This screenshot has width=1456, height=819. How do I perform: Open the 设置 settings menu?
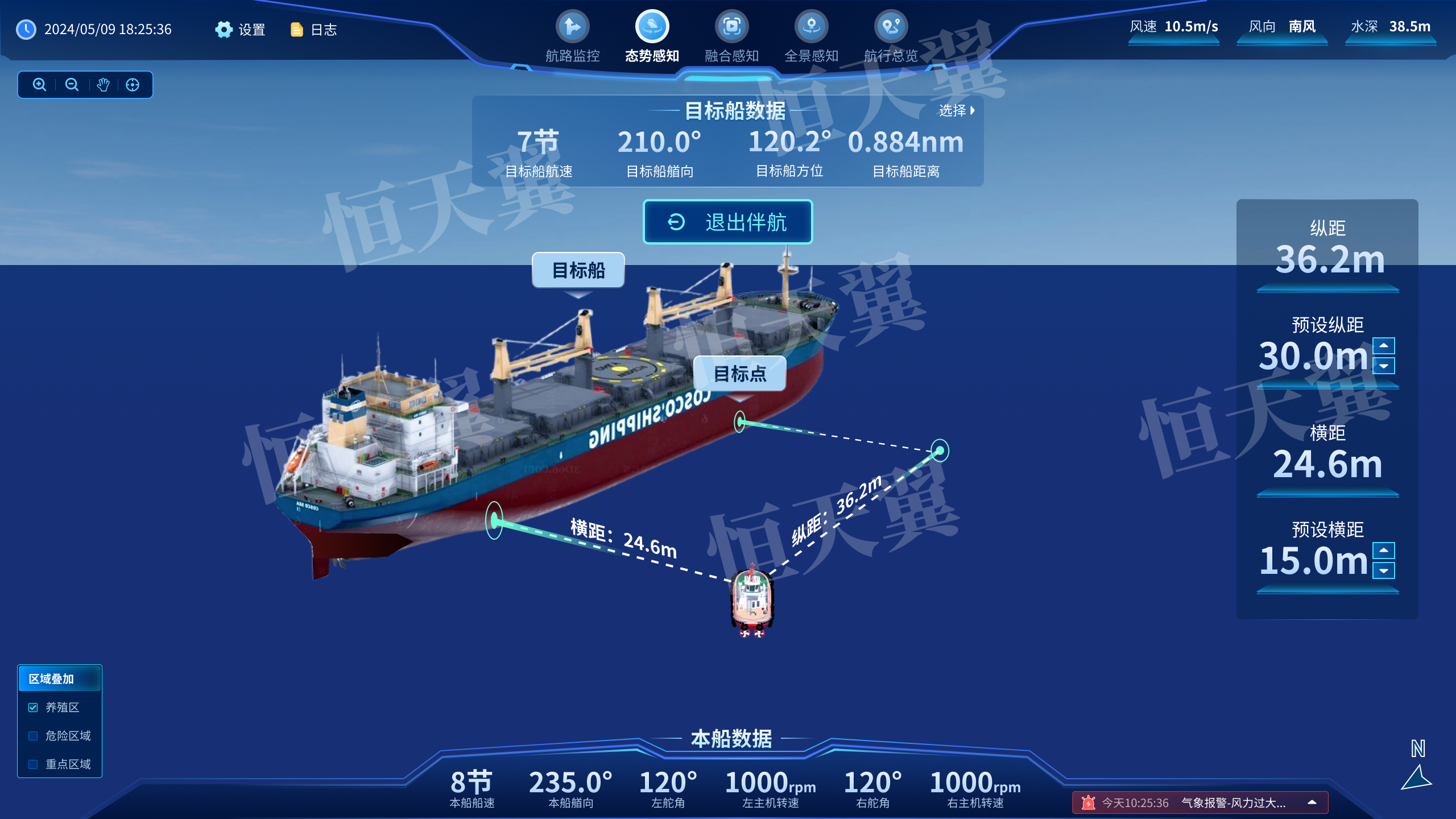coord(240,30)
